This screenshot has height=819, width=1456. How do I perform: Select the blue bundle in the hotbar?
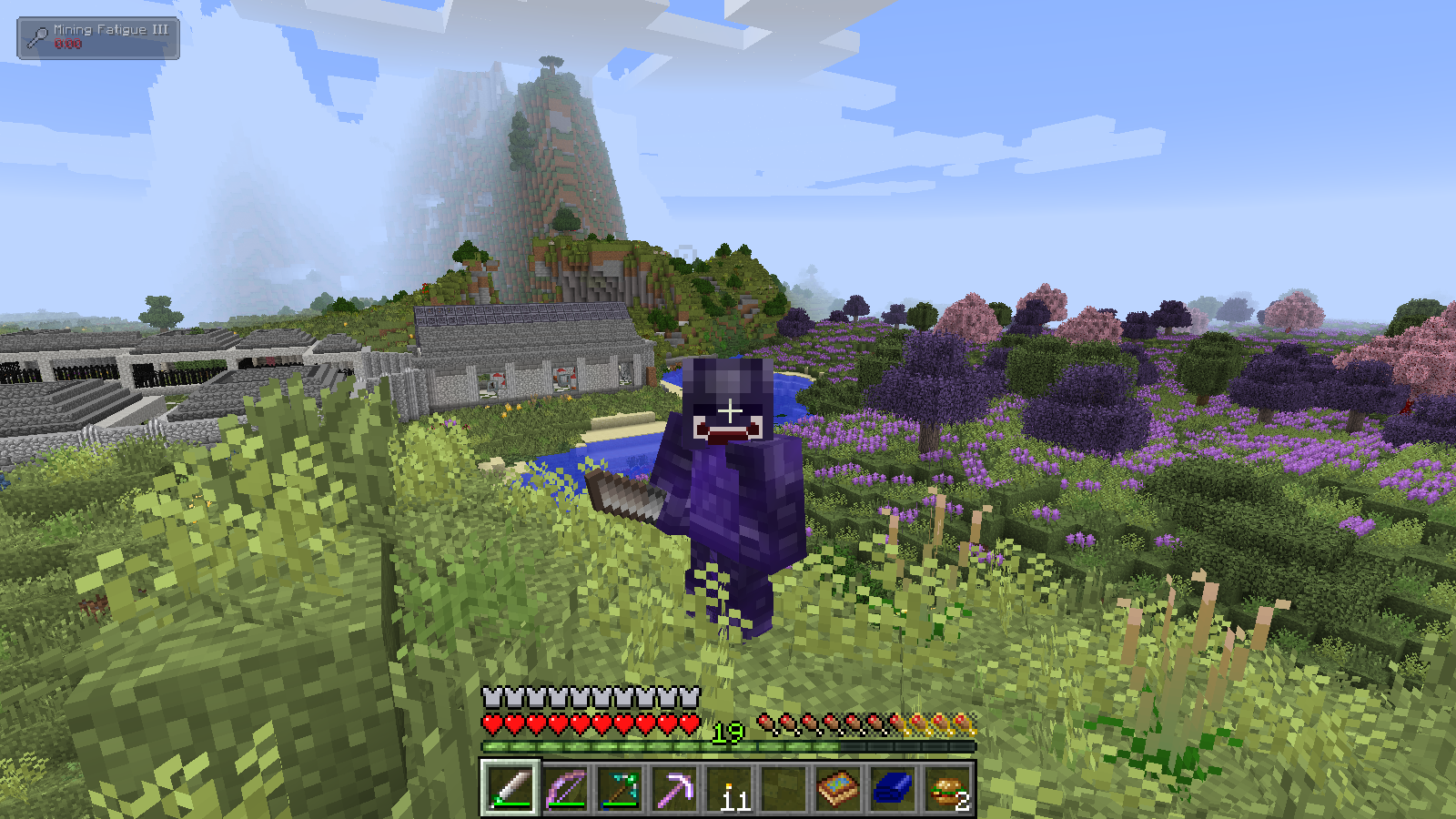click(892, 785)
